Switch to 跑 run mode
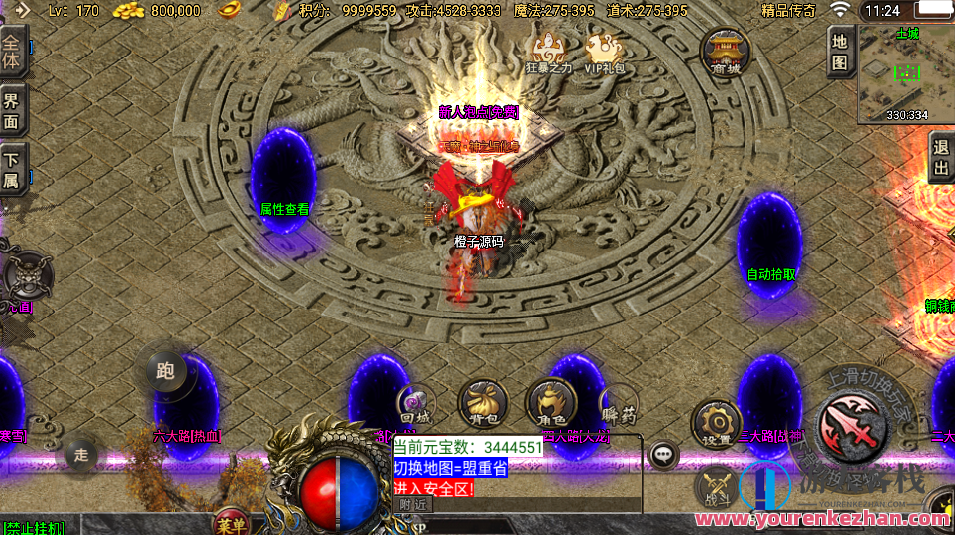The height and width of the screenshot is (535, 955). pos(165,371)
